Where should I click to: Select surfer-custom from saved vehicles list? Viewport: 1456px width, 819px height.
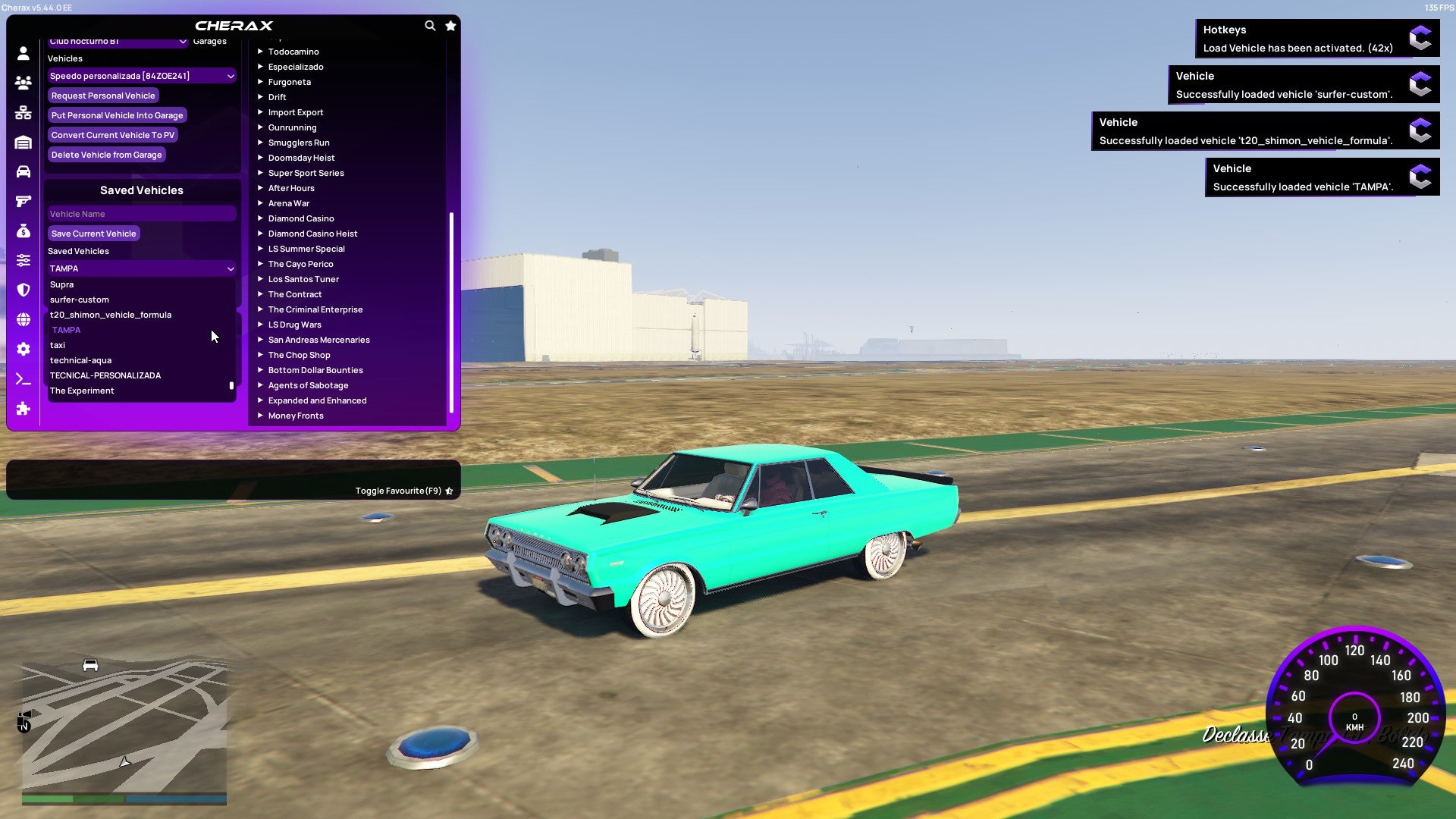pyautogui.click(x=79, y=300)
